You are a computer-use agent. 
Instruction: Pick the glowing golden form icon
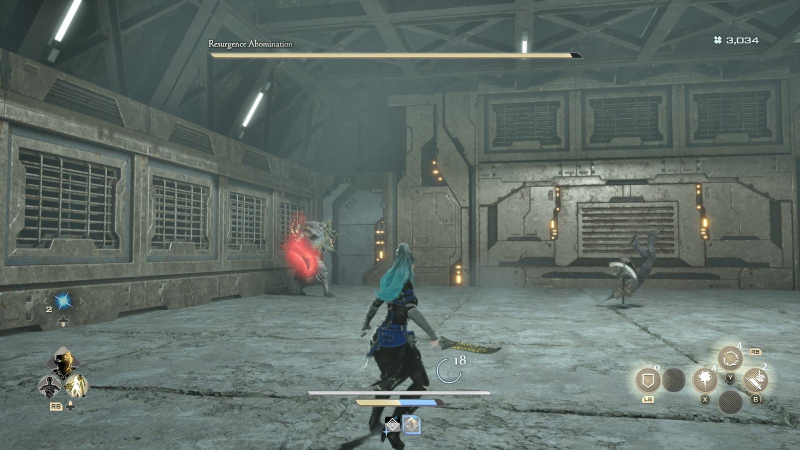(77, 385)
